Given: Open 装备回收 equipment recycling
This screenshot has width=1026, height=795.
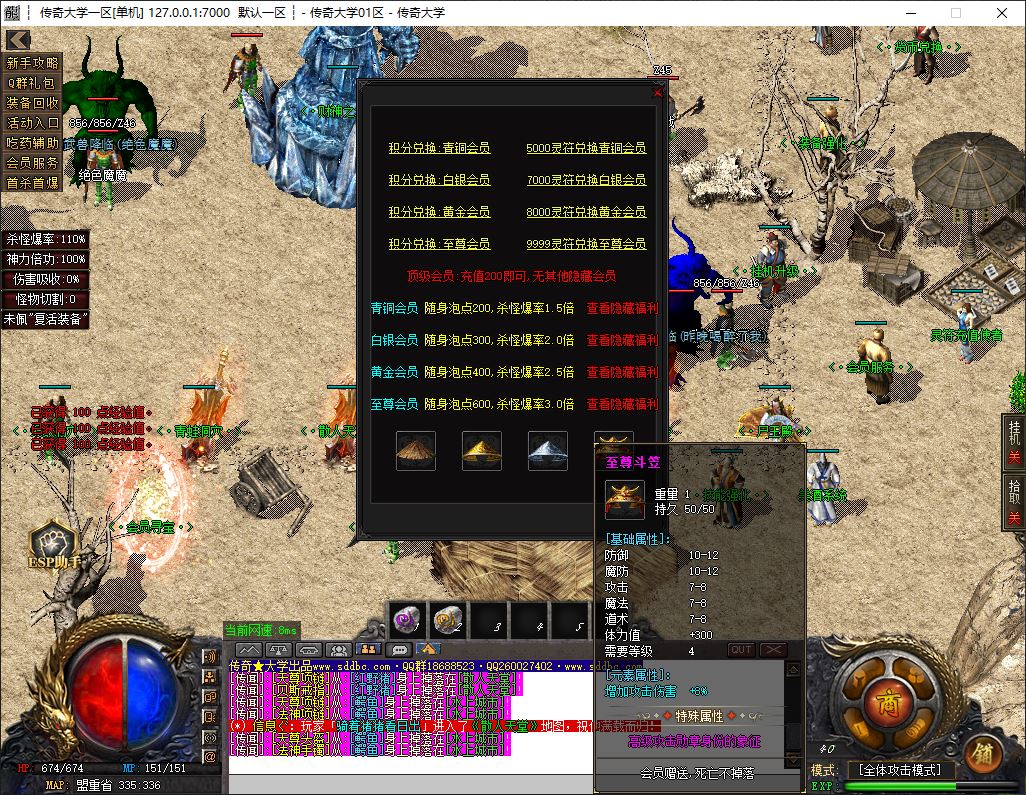Looking at the screenshot, I should pyautogui.click(x=33, y=103).
